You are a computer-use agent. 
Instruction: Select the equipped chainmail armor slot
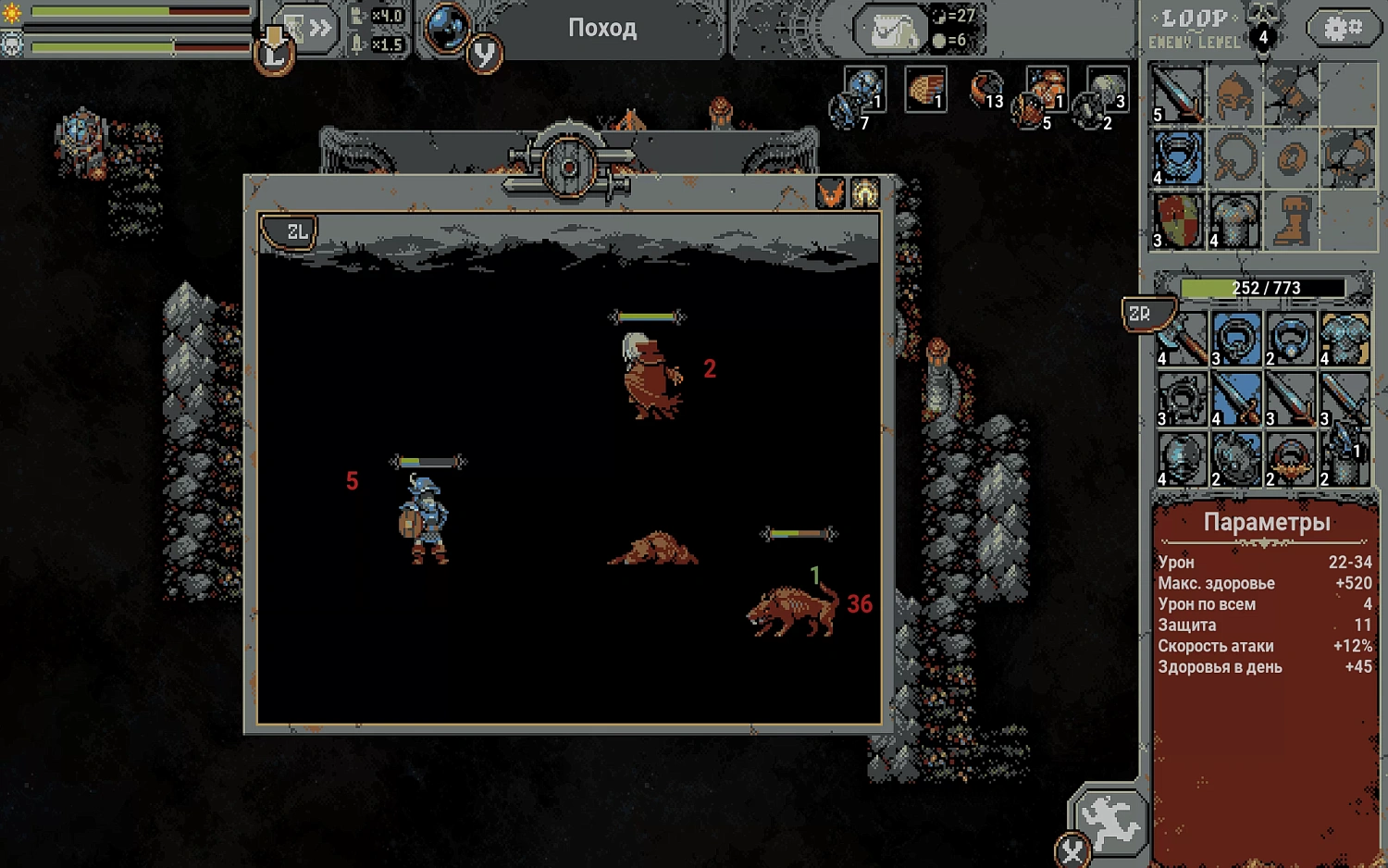click(x=1234, y=220)
